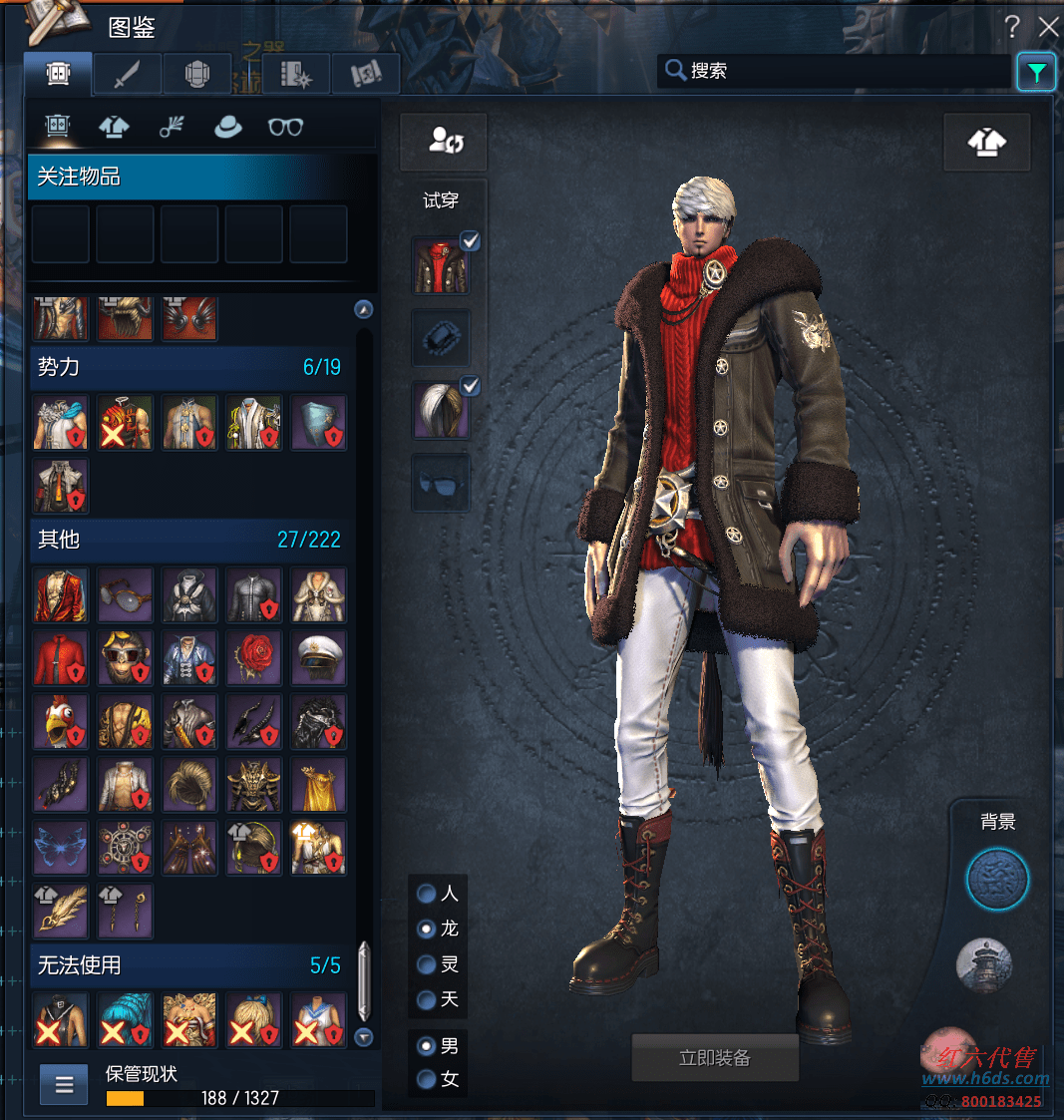Choose the 人 race option
Viewport: 1064px width, 1120px height.
(427, 894)
